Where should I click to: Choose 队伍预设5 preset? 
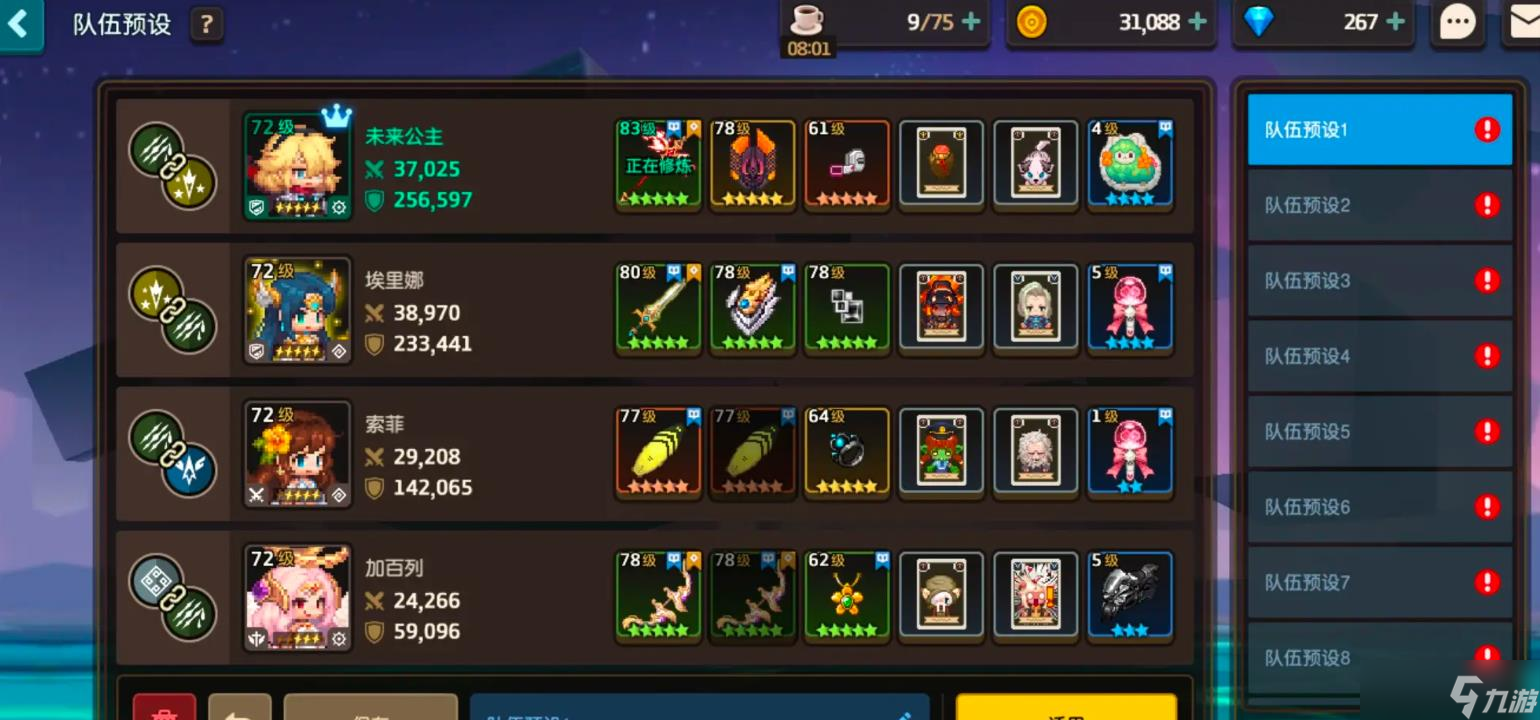coord(1378,432)
